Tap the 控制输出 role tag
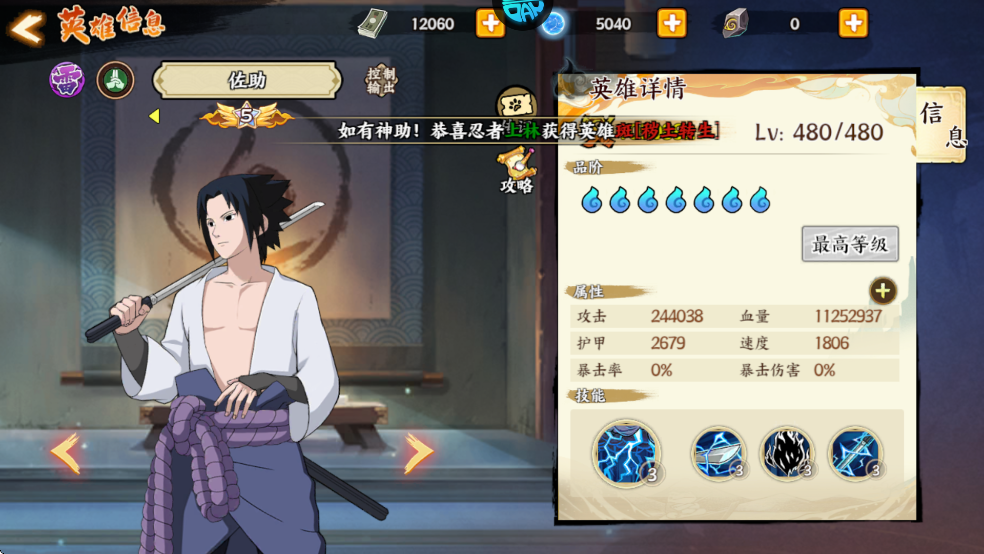The height and width of the screenshot is (554, 984). pos(381,81)
